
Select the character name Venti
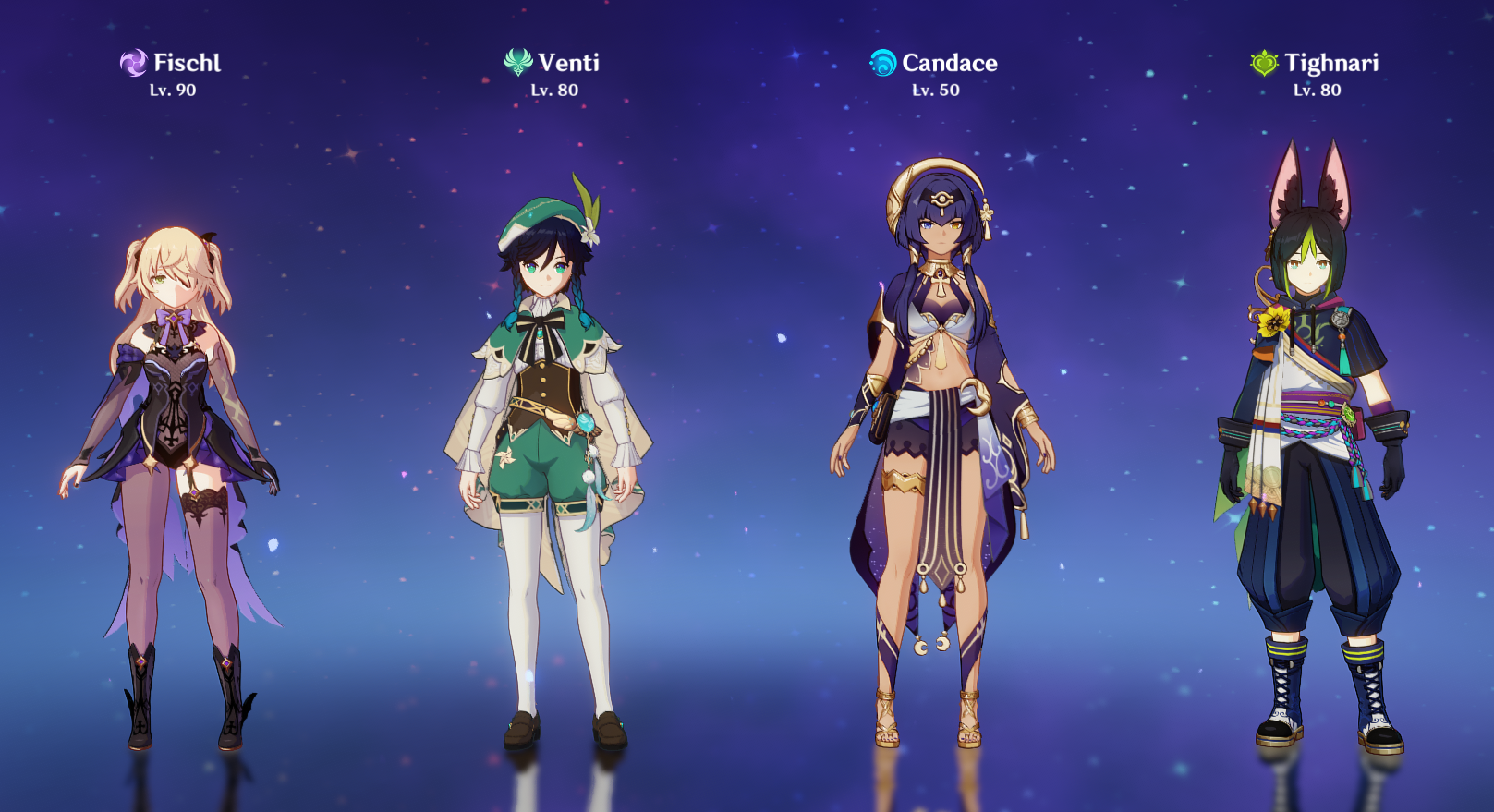pyautogui.click(x=566, y=64)
